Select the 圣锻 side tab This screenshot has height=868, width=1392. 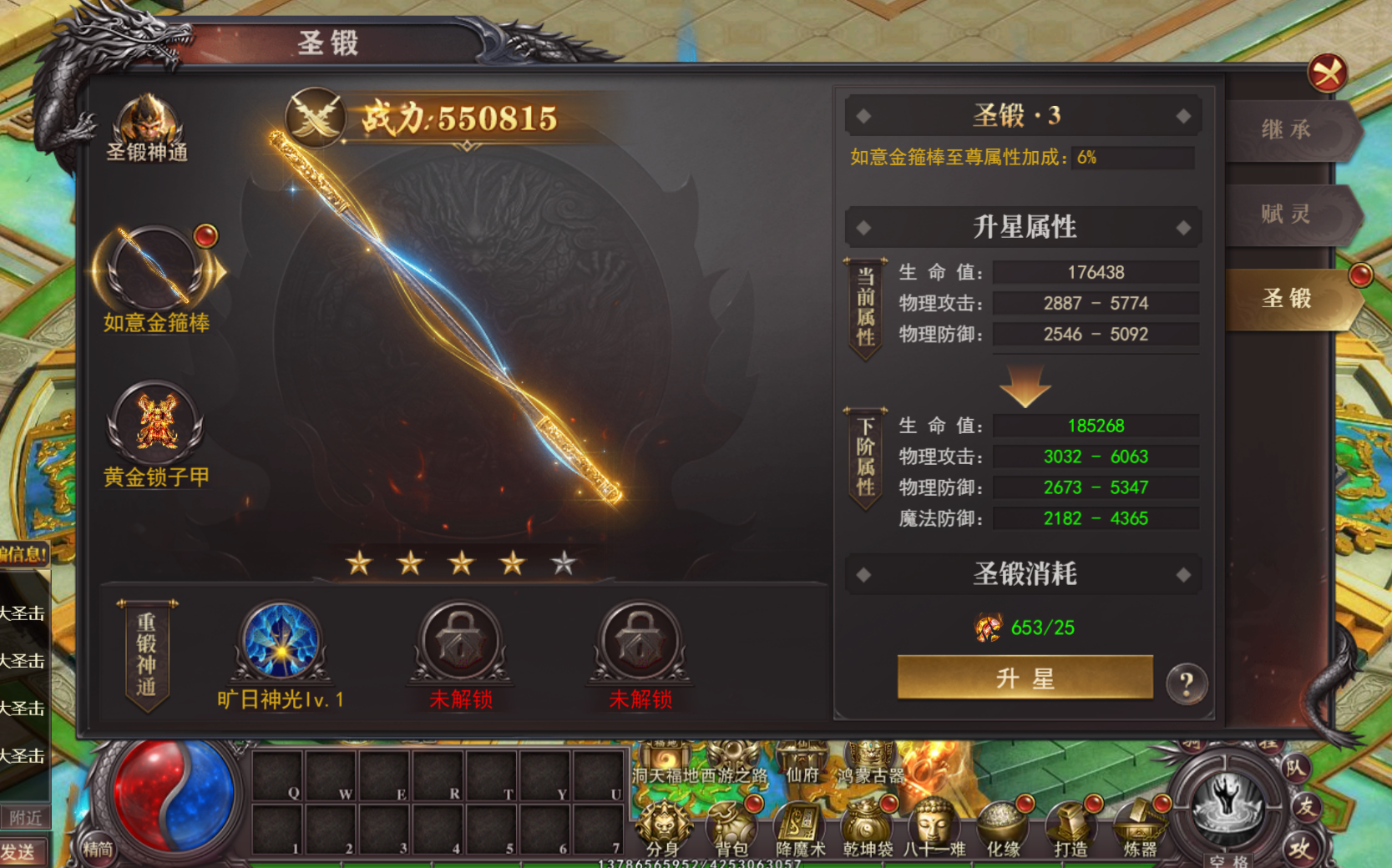(x=1287, y=298)
